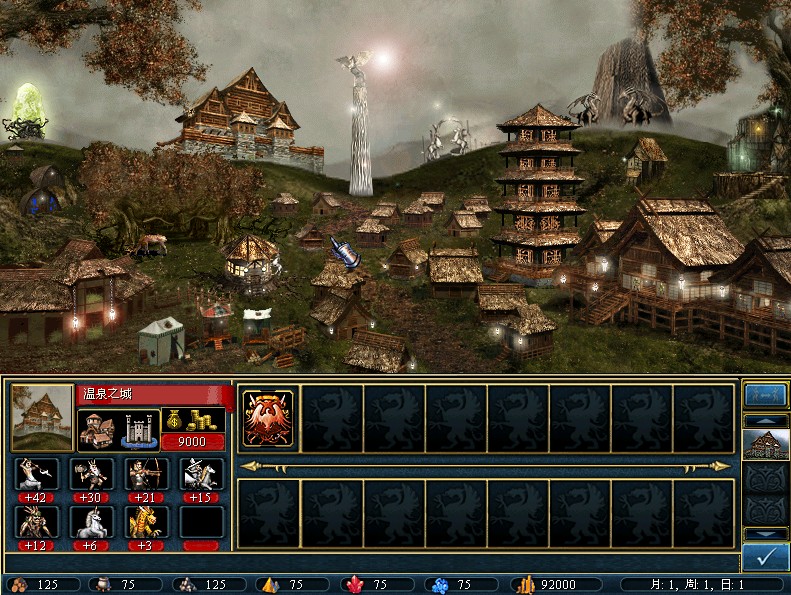The width and height of the screenshot is (791, 595).
Task: Select the dwarf creature showing +30
Action: (91, 474)
